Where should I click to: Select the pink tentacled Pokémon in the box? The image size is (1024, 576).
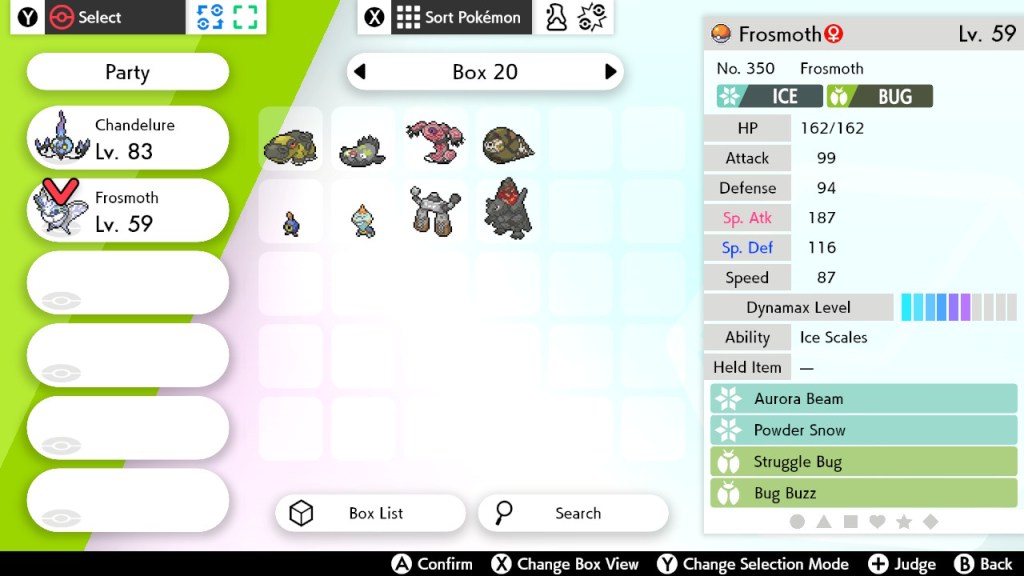click(435, 142)
